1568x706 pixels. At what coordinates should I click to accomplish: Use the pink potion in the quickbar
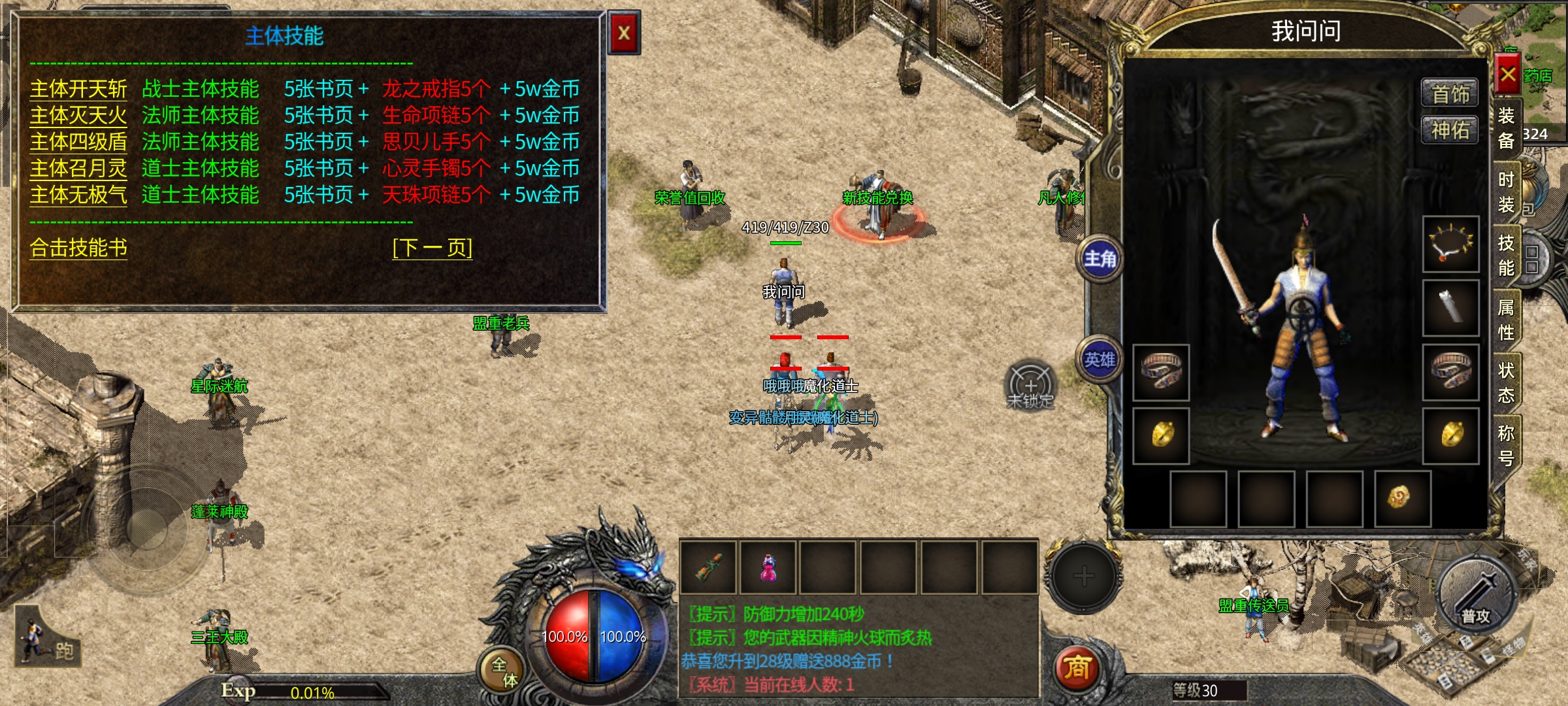768,567
